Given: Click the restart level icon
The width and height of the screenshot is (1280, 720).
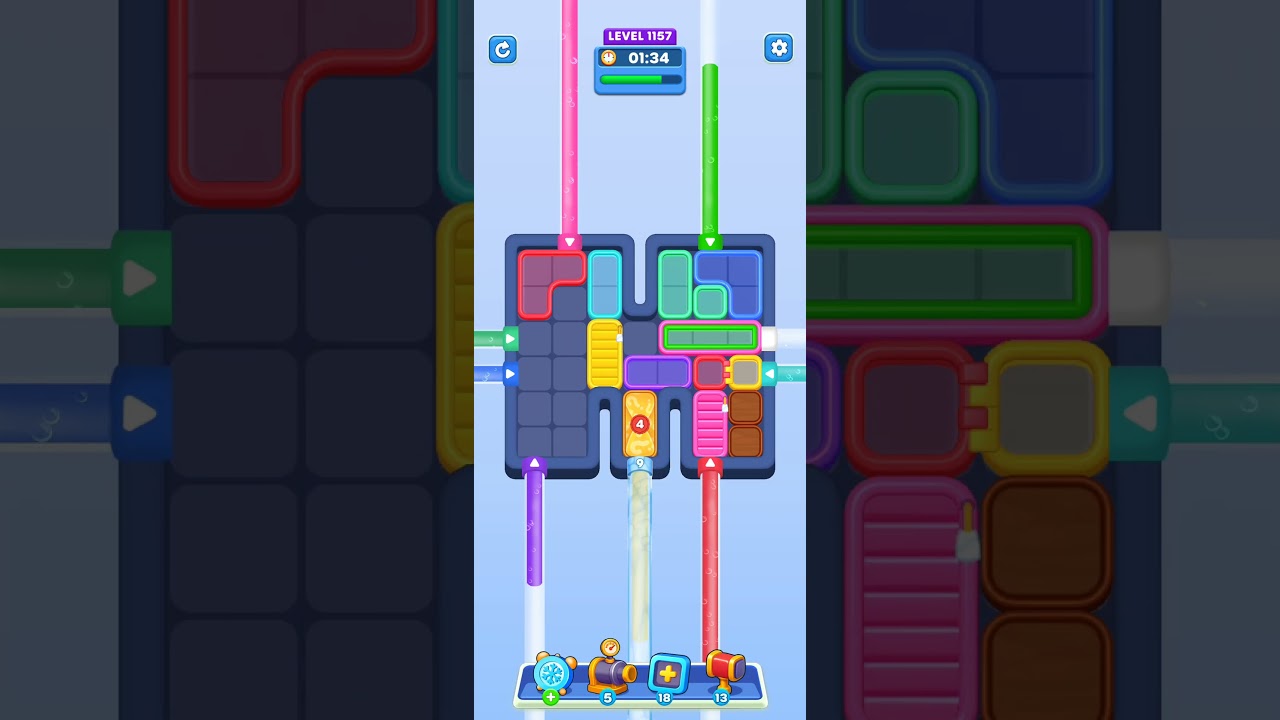Looking at the screenshot, I should [503, 49].
